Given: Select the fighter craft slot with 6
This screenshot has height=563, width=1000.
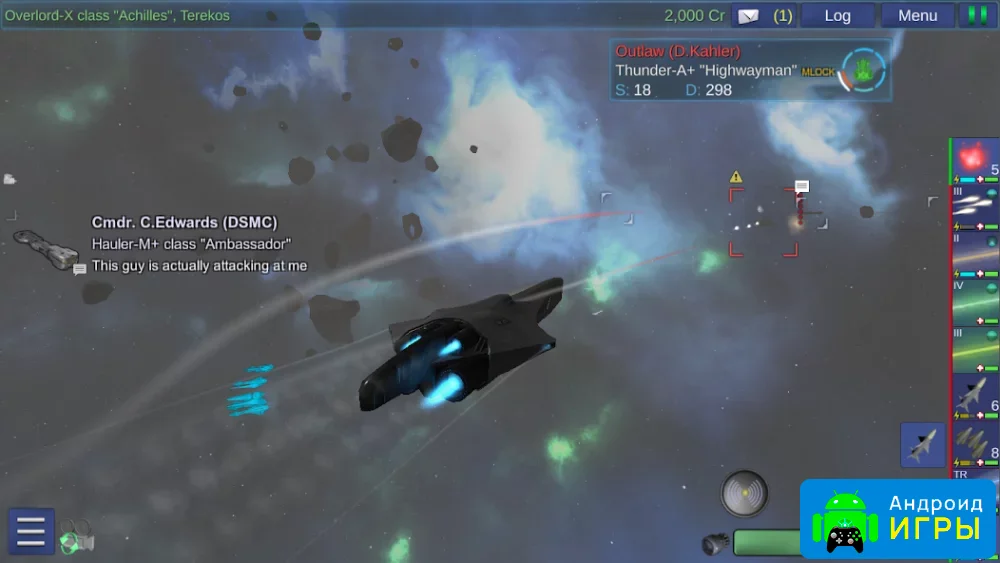Looking at the screenshot, I should (x=975, y=395).
